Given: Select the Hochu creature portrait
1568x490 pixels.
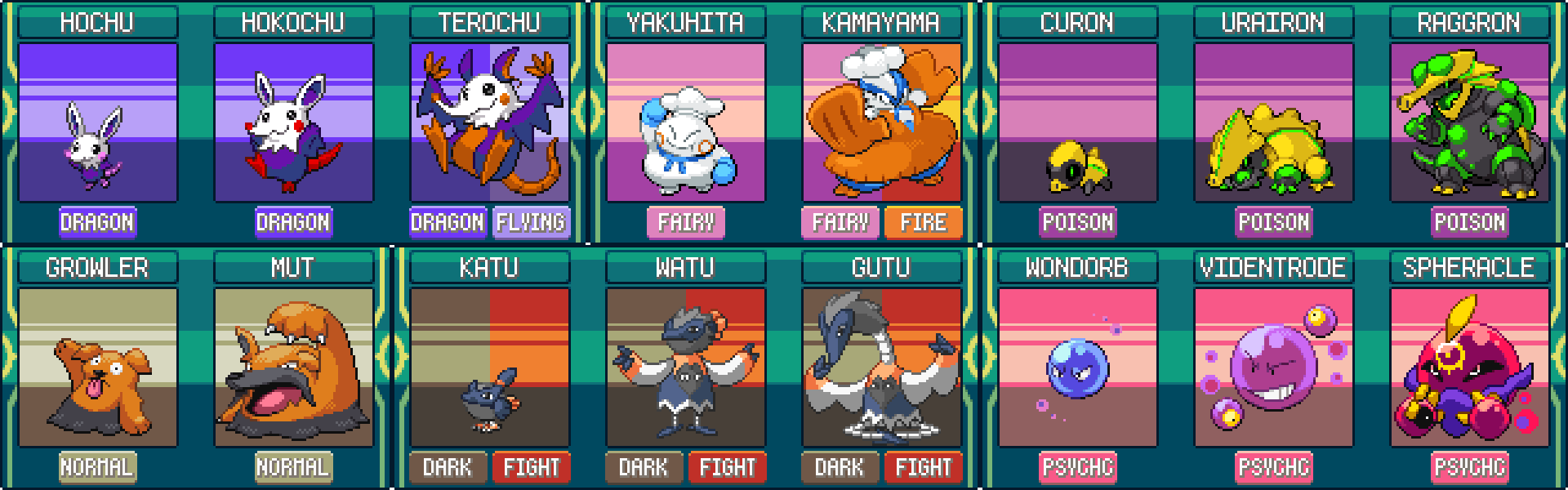Looking at the screenshot, I should 97,122.
